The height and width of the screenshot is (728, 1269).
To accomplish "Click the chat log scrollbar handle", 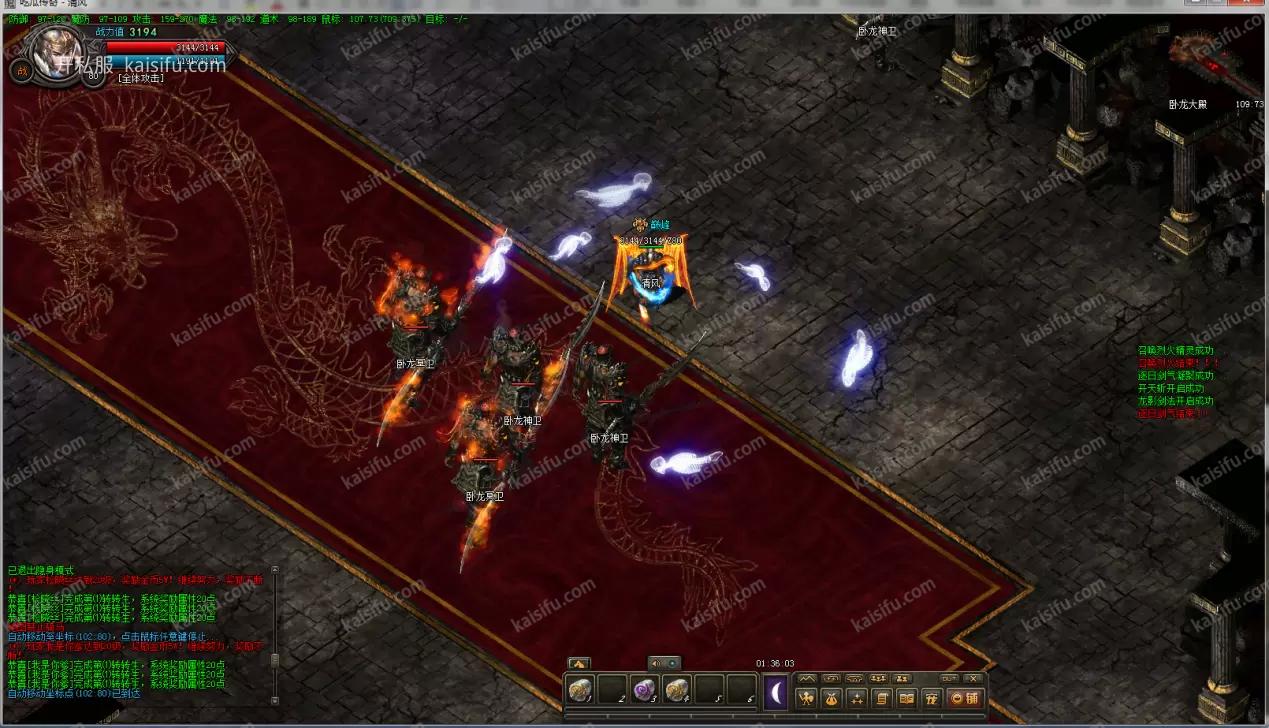I will pos(274,661).
